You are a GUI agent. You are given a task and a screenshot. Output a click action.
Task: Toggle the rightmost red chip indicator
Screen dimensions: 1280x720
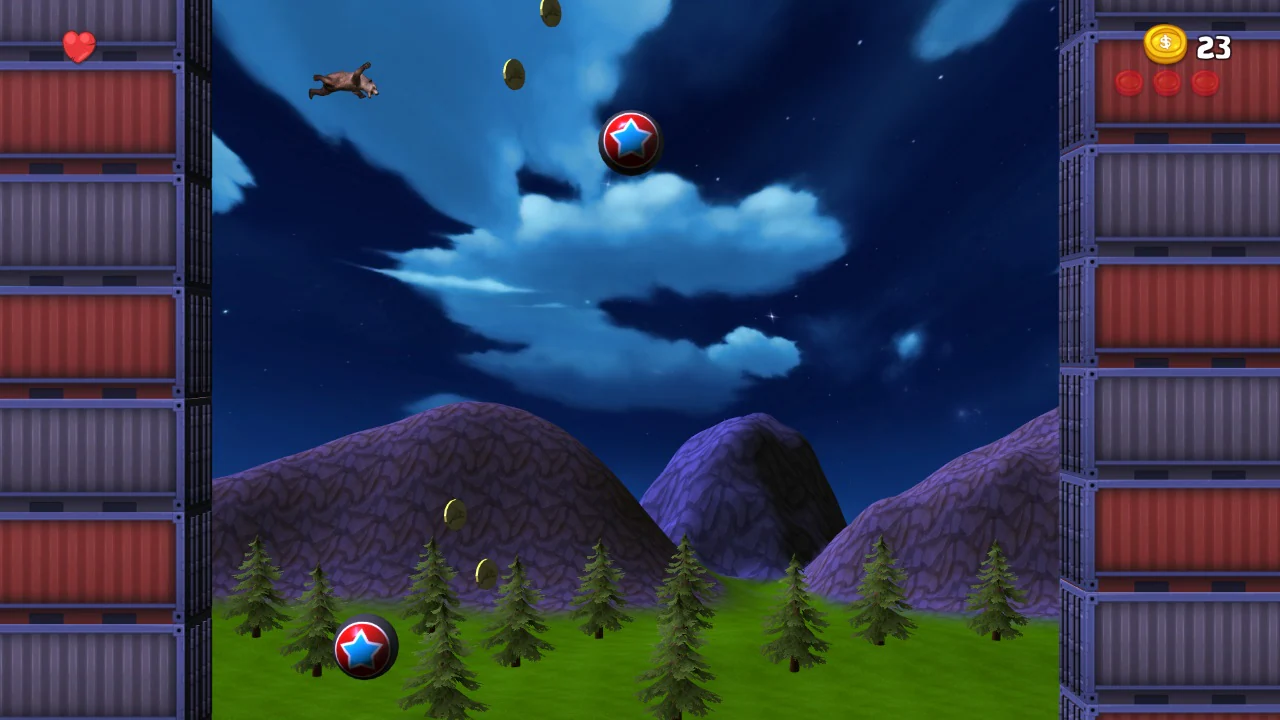pyautogui.click(x=1204, y=84)
